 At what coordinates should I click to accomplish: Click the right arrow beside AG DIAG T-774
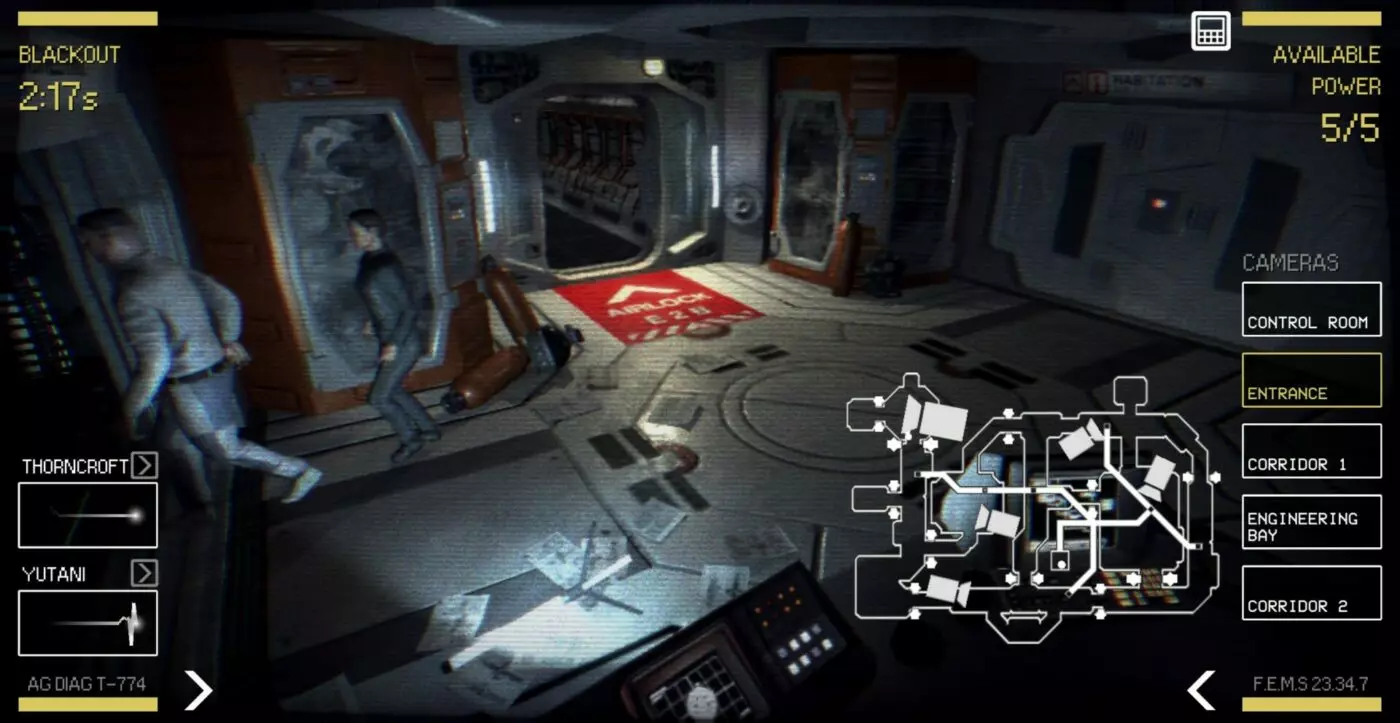click(x=199, y=689)
